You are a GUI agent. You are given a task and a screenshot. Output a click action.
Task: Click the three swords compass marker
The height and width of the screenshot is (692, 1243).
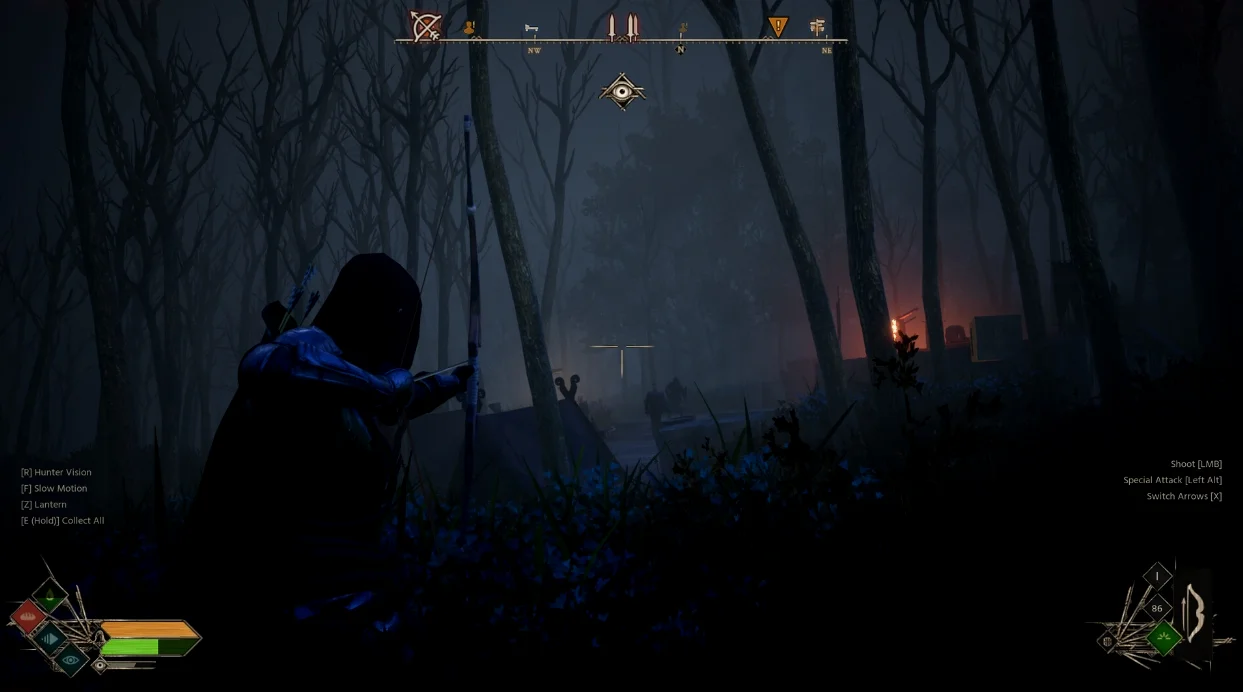coord(622,27)
